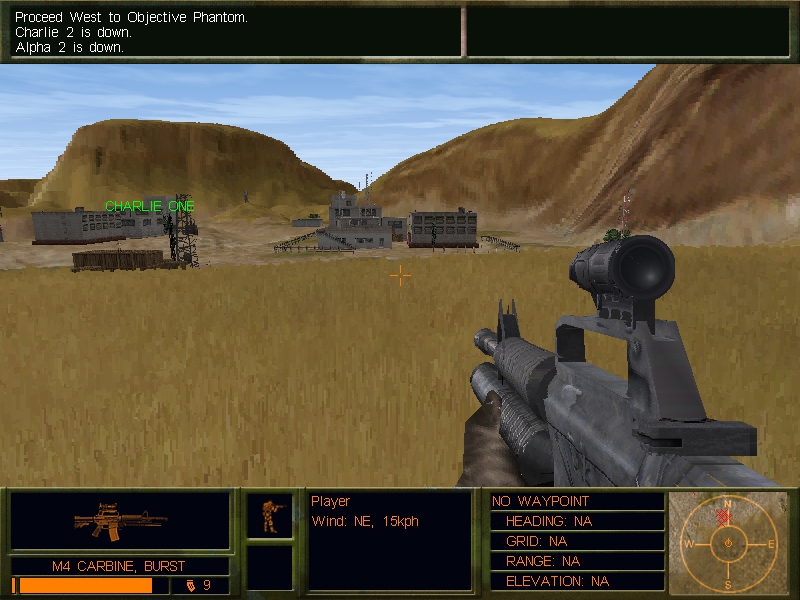Click the compass minimap
Viewport: 800px width, 600px height.
click(x=728, y=543)
